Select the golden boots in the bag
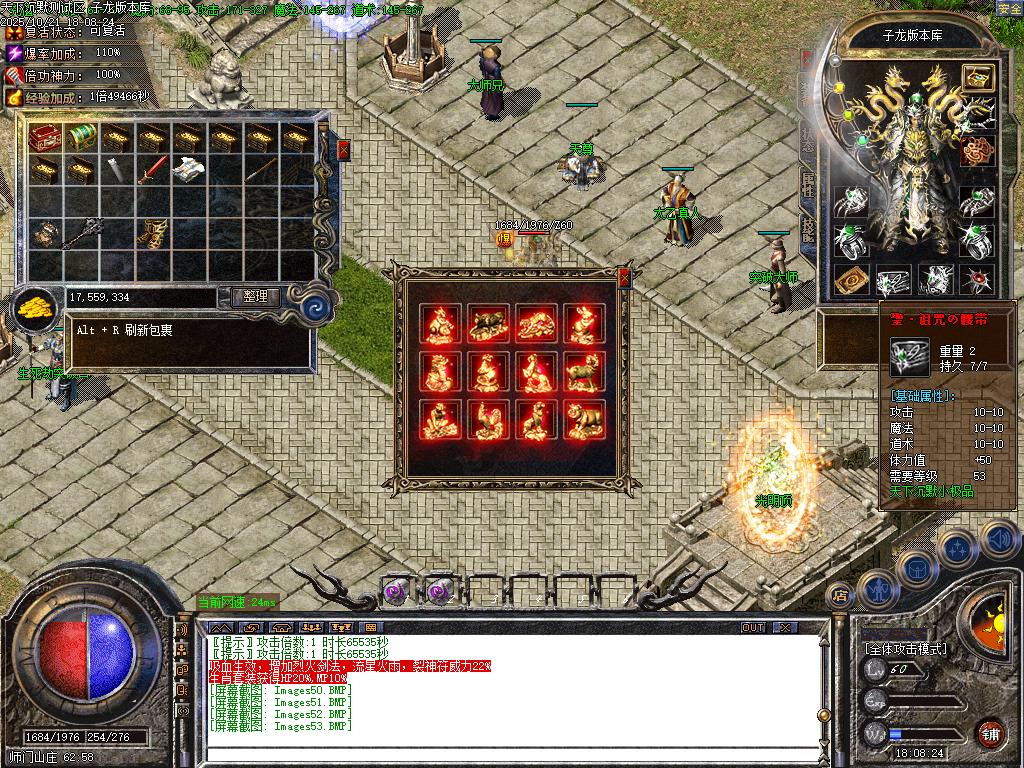1024x768 pixels. (x=151, y=233)
